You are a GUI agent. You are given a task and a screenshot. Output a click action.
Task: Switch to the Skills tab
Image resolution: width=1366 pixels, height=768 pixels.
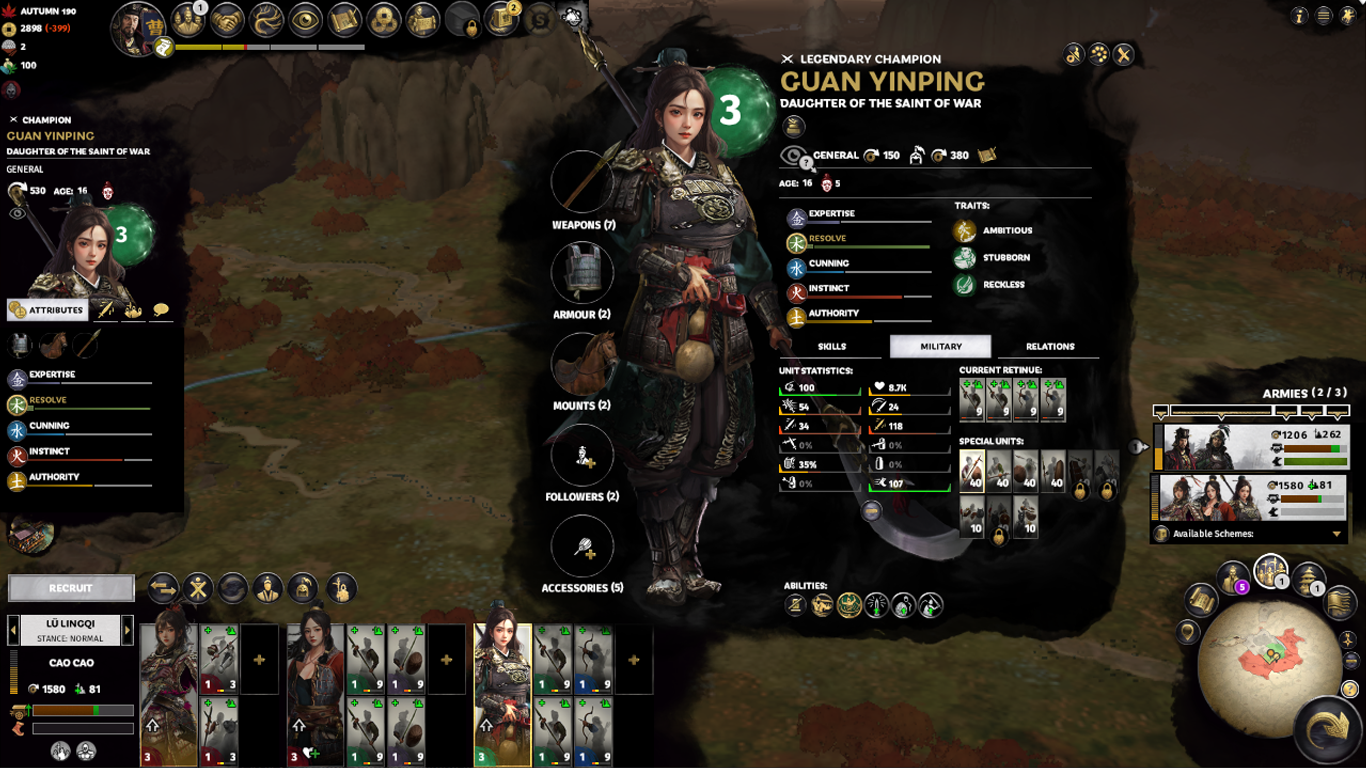[x=832, y=346]
